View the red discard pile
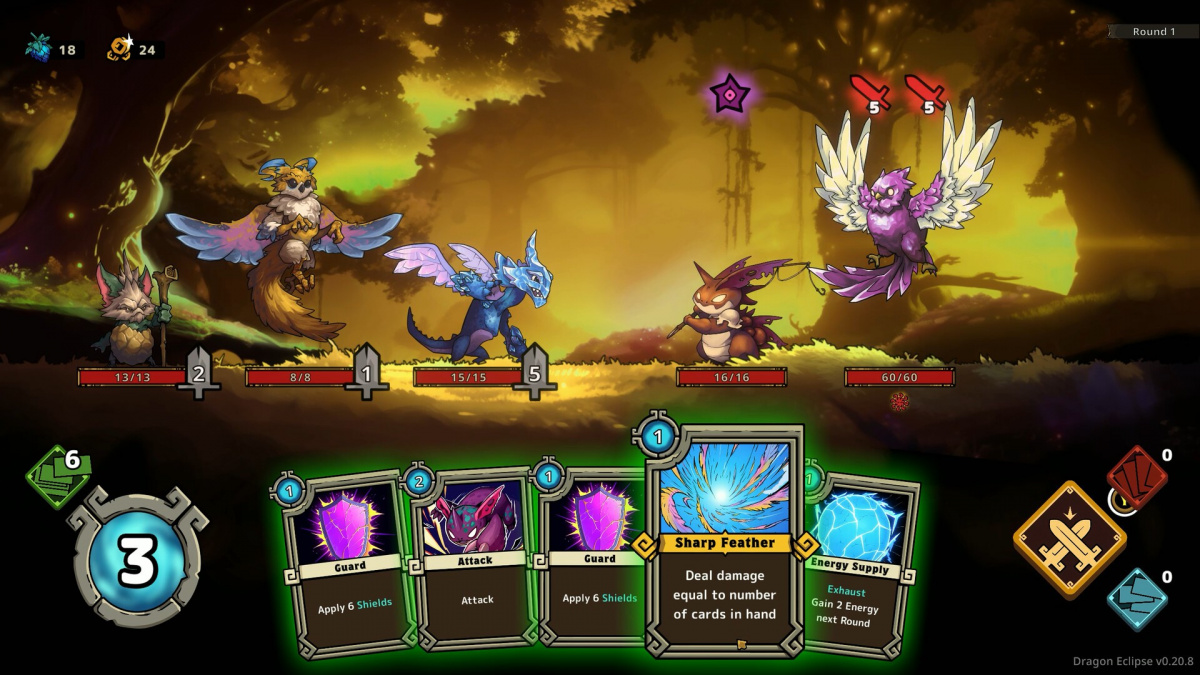Screen dimensions: 1200x675 [1137, 474]
